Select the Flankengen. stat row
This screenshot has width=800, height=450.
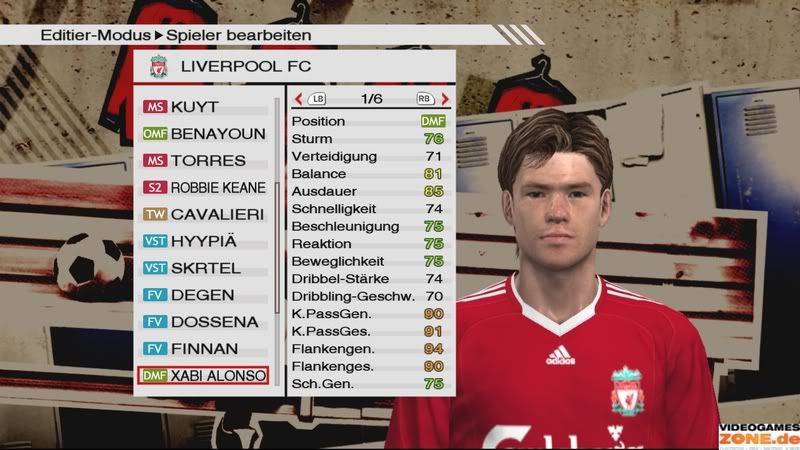(x=367, y=349)
